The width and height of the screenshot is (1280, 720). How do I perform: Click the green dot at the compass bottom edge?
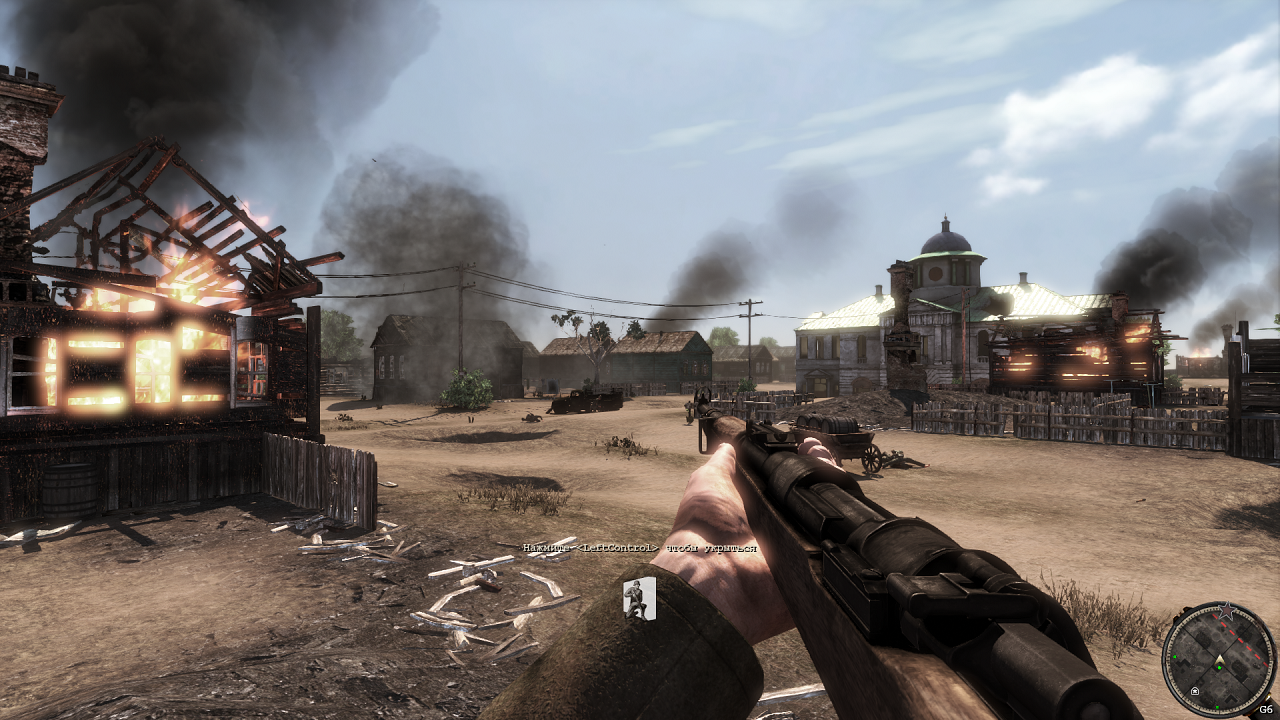click(1217, 707)
